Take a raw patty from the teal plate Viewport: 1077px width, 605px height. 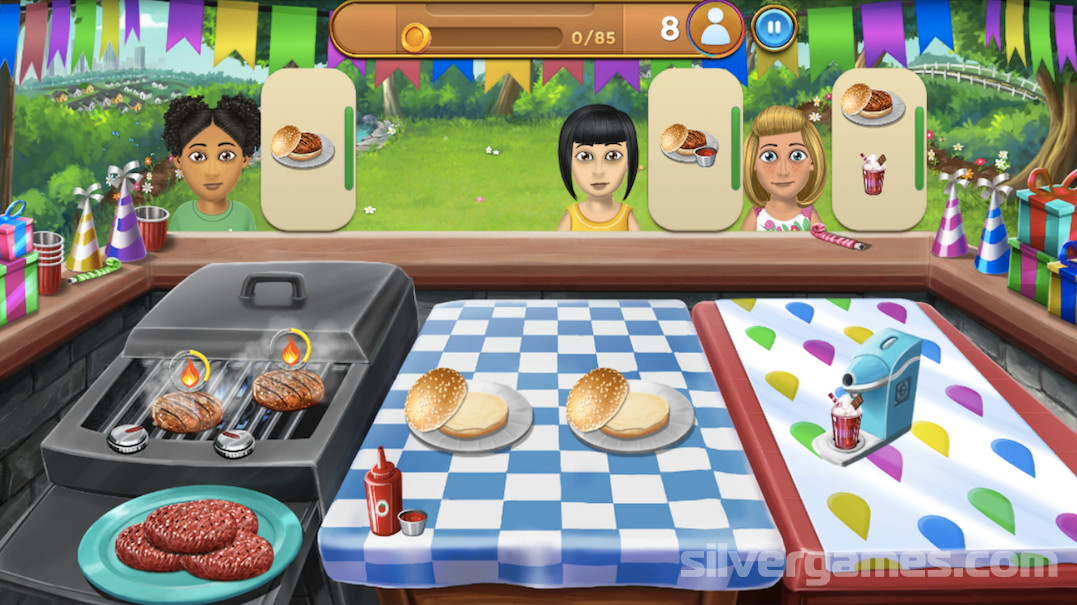point(190,536)
